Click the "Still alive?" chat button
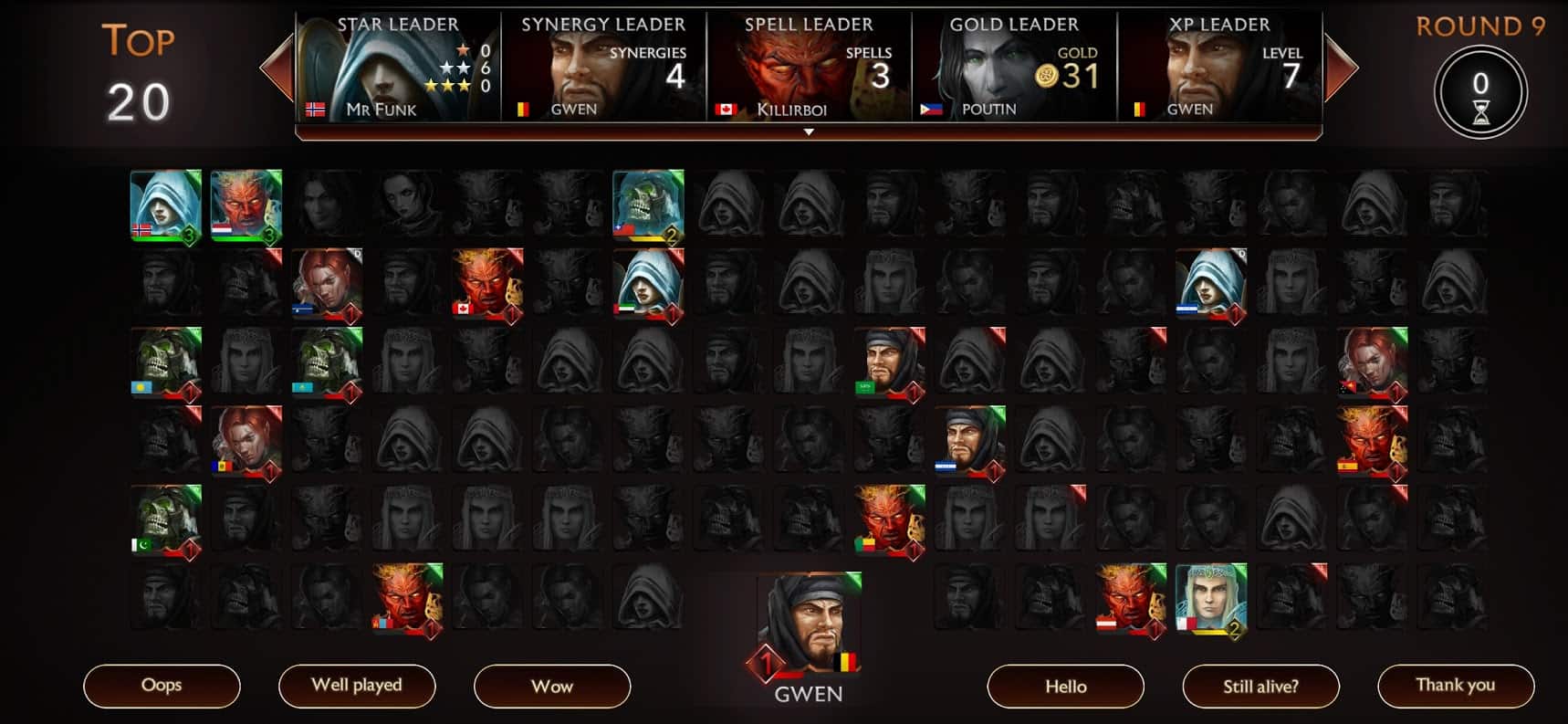 click(1260, 686)
